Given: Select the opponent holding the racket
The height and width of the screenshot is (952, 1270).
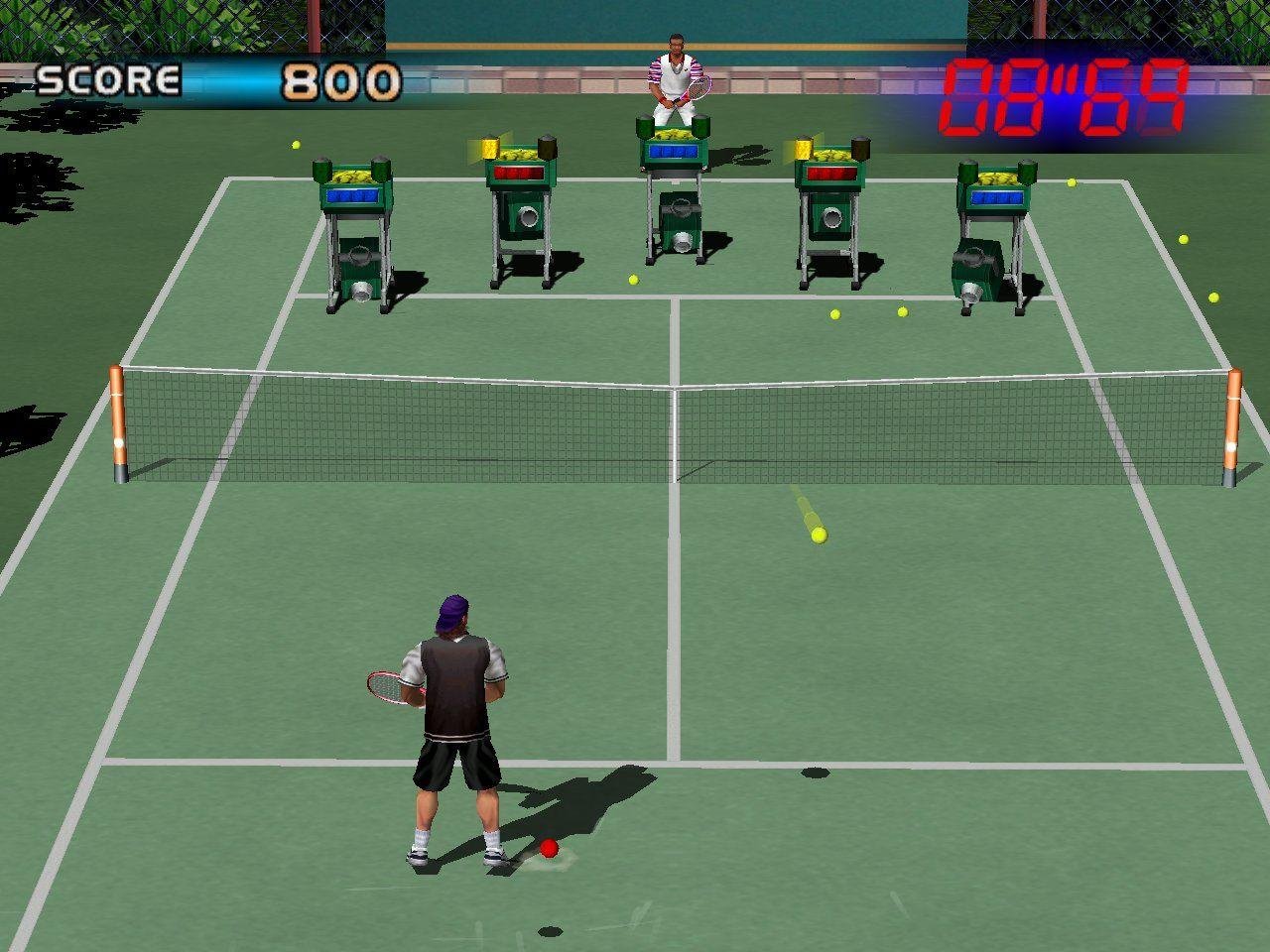Looking at the screenshot, I should point(676,74).
